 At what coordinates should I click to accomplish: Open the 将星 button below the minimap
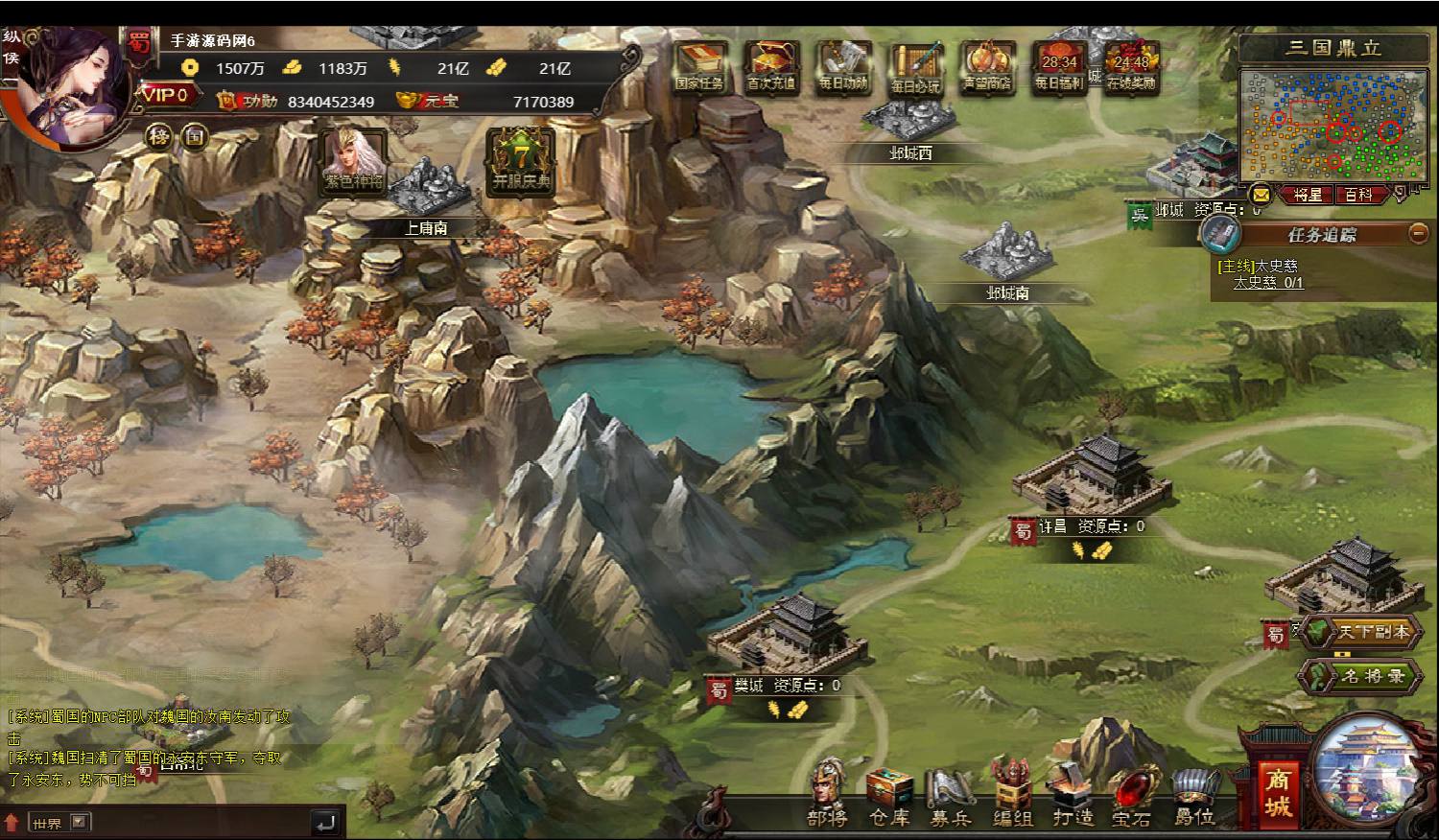click(1308, 195)
